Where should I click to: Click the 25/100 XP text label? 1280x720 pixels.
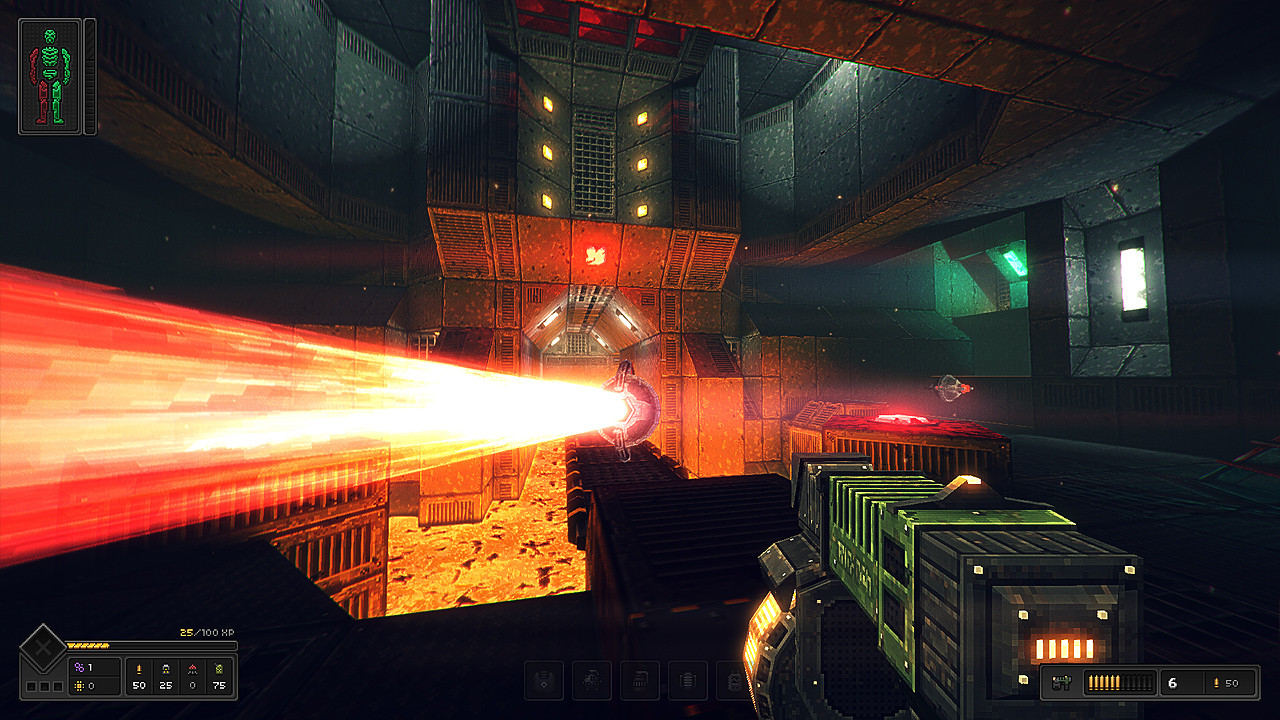(x=206, y=633)
